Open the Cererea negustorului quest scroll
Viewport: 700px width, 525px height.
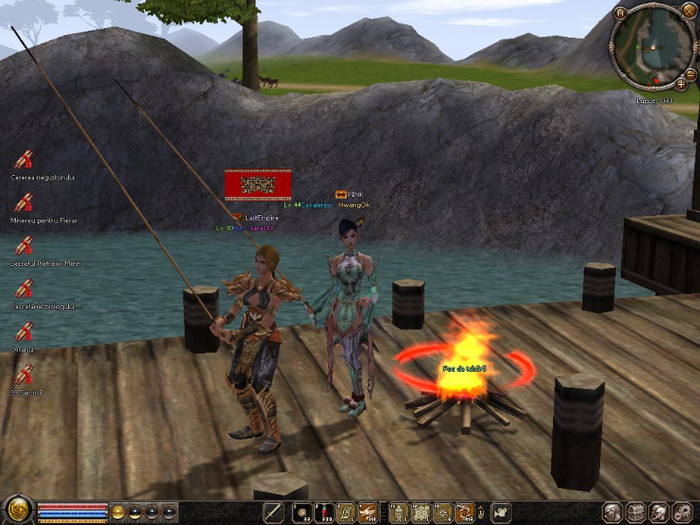click(23, 158)
